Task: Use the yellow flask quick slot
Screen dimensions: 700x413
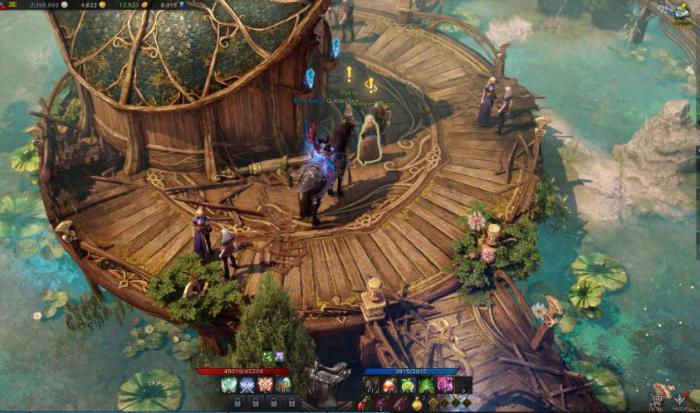Action: [417, 403]
